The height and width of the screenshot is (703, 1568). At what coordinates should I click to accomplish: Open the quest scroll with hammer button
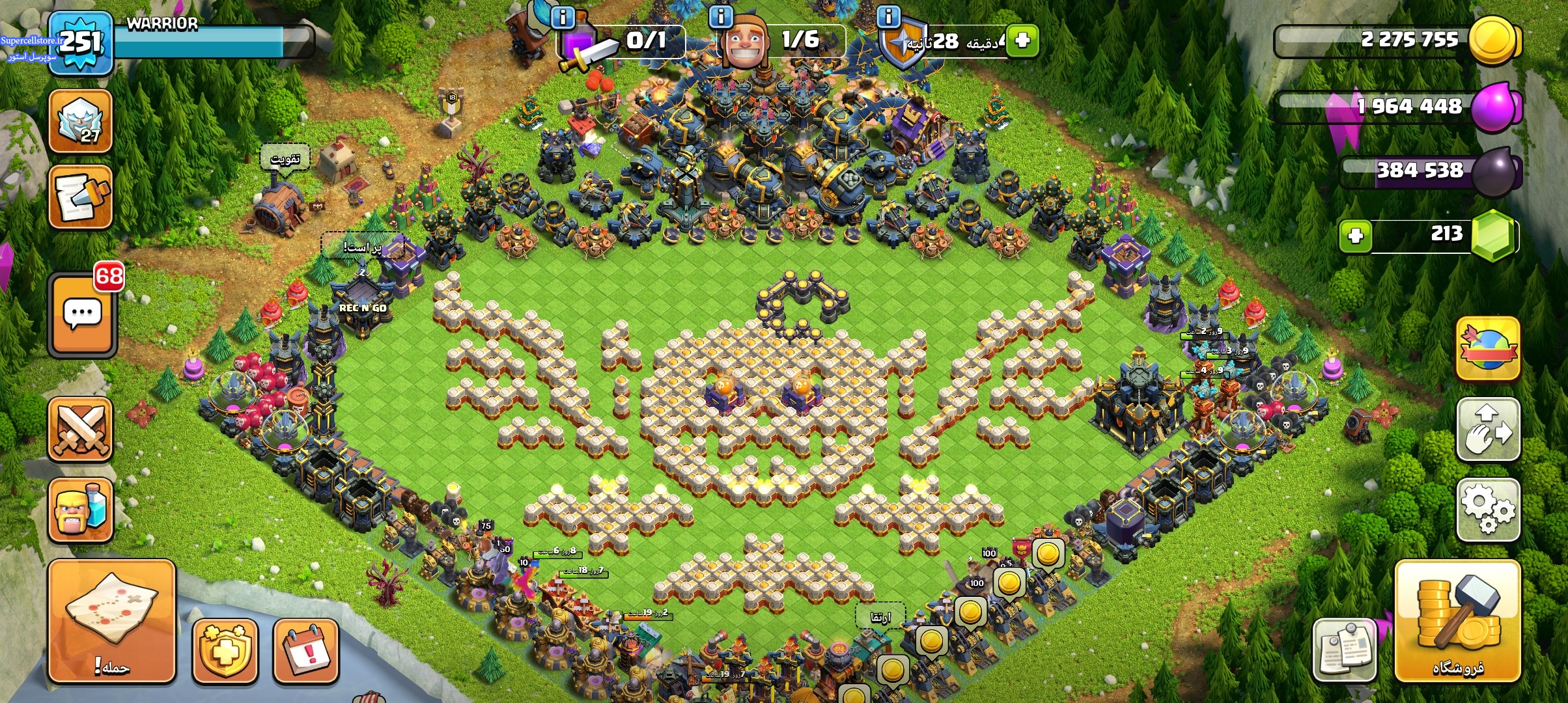[x=81, y=197]
